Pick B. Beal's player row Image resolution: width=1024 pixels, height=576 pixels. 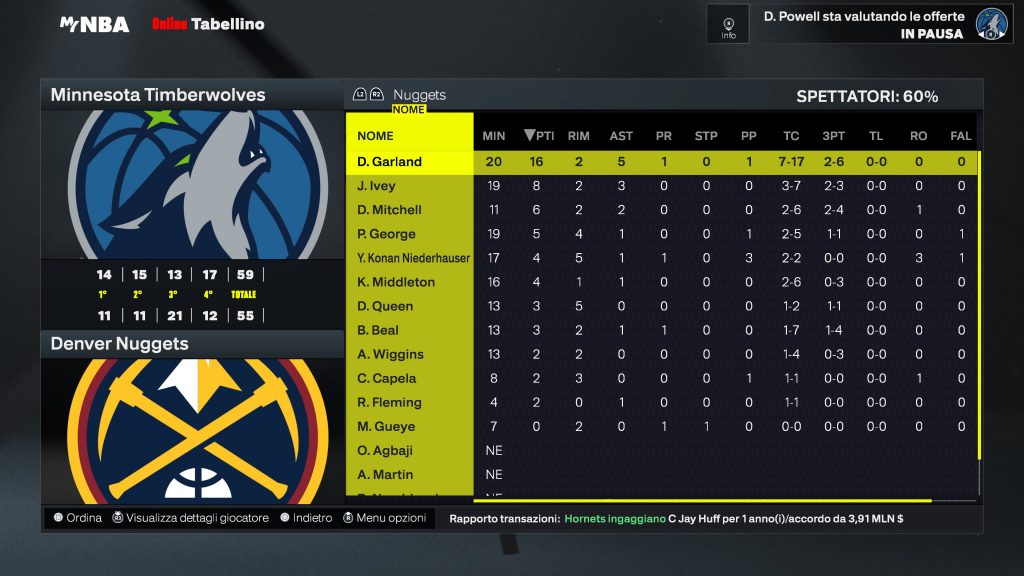click(378, 330)
